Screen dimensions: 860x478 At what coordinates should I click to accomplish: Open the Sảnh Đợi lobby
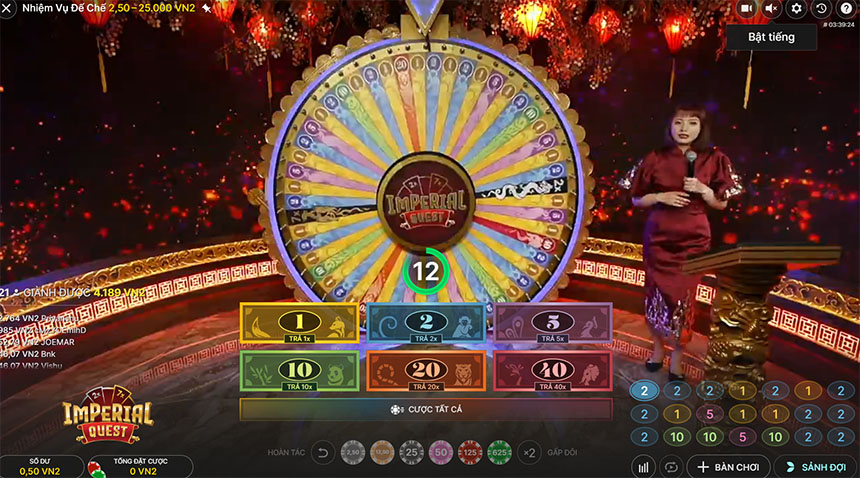[x=816, y=466]
